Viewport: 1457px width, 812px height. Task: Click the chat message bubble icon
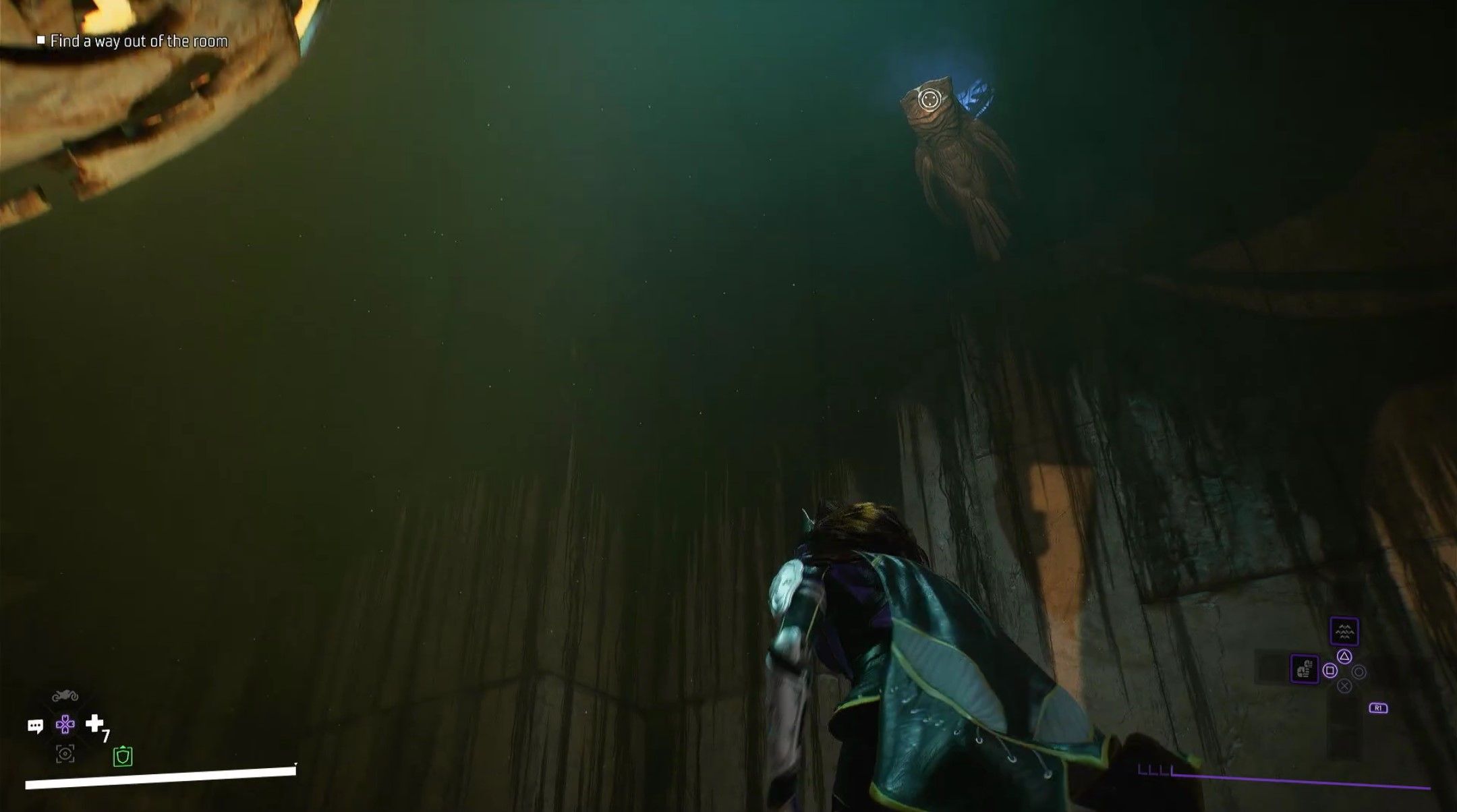(x=35, y=725)
